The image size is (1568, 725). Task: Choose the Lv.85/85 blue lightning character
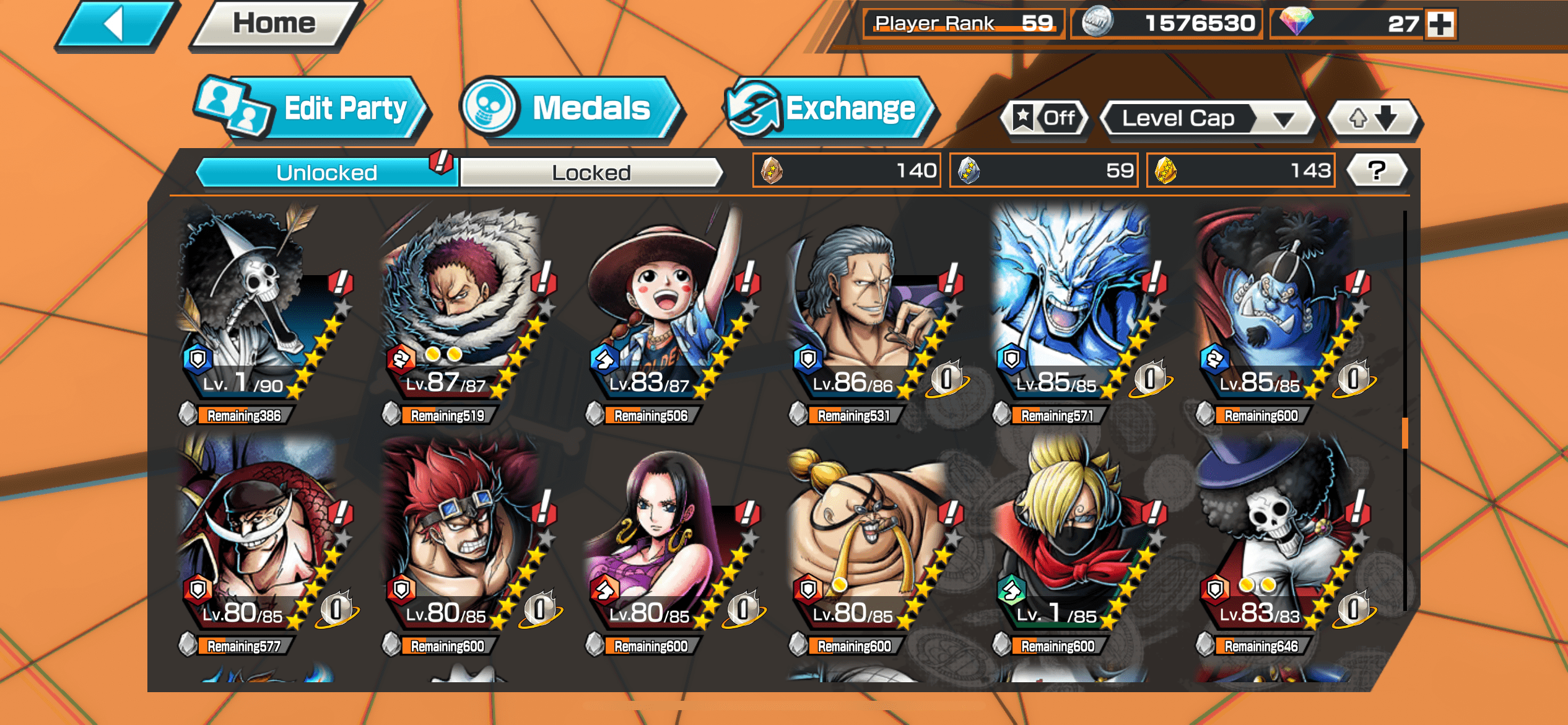pos(1071,310)
